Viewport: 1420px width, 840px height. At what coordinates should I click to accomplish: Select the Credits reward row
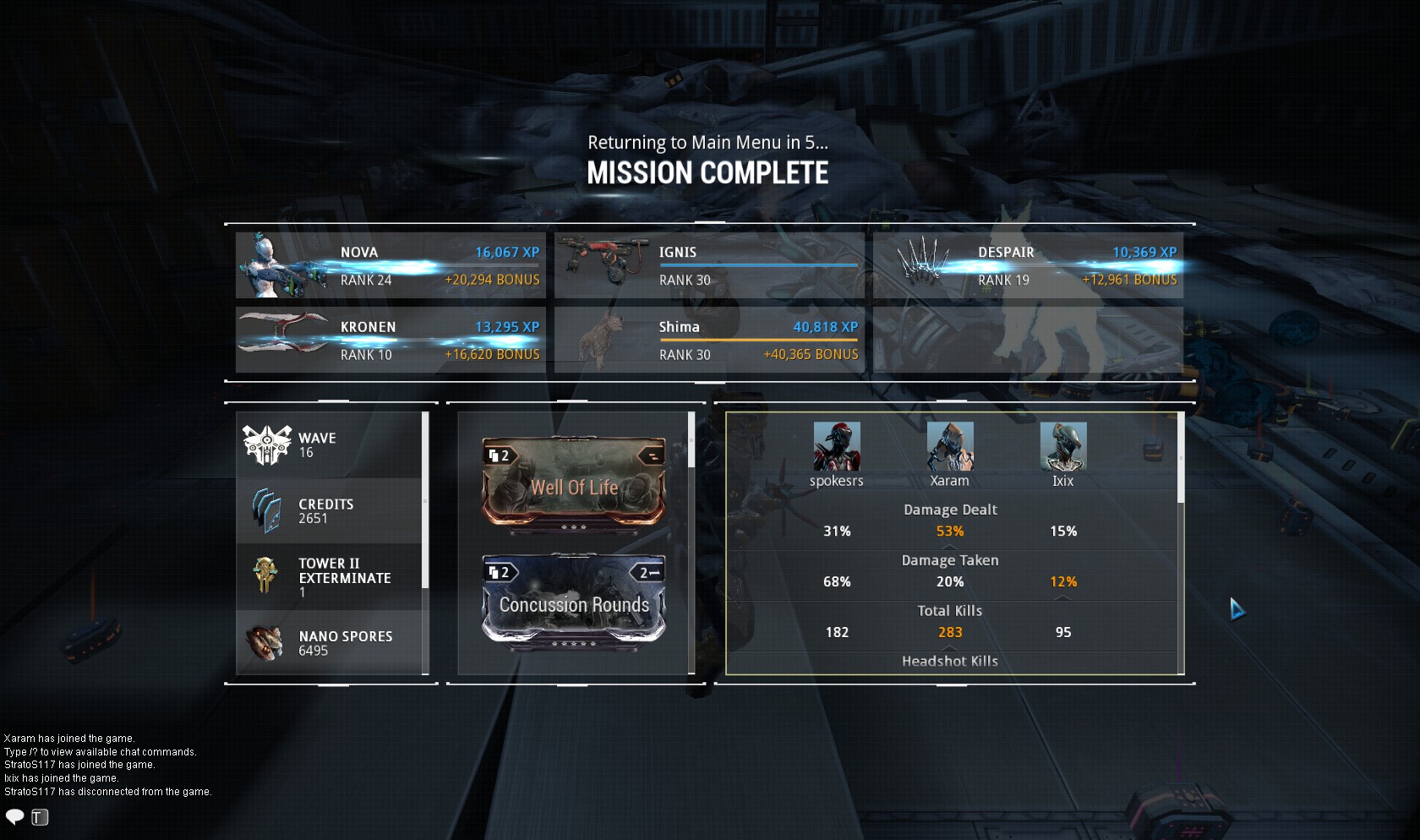pos(329,510)
